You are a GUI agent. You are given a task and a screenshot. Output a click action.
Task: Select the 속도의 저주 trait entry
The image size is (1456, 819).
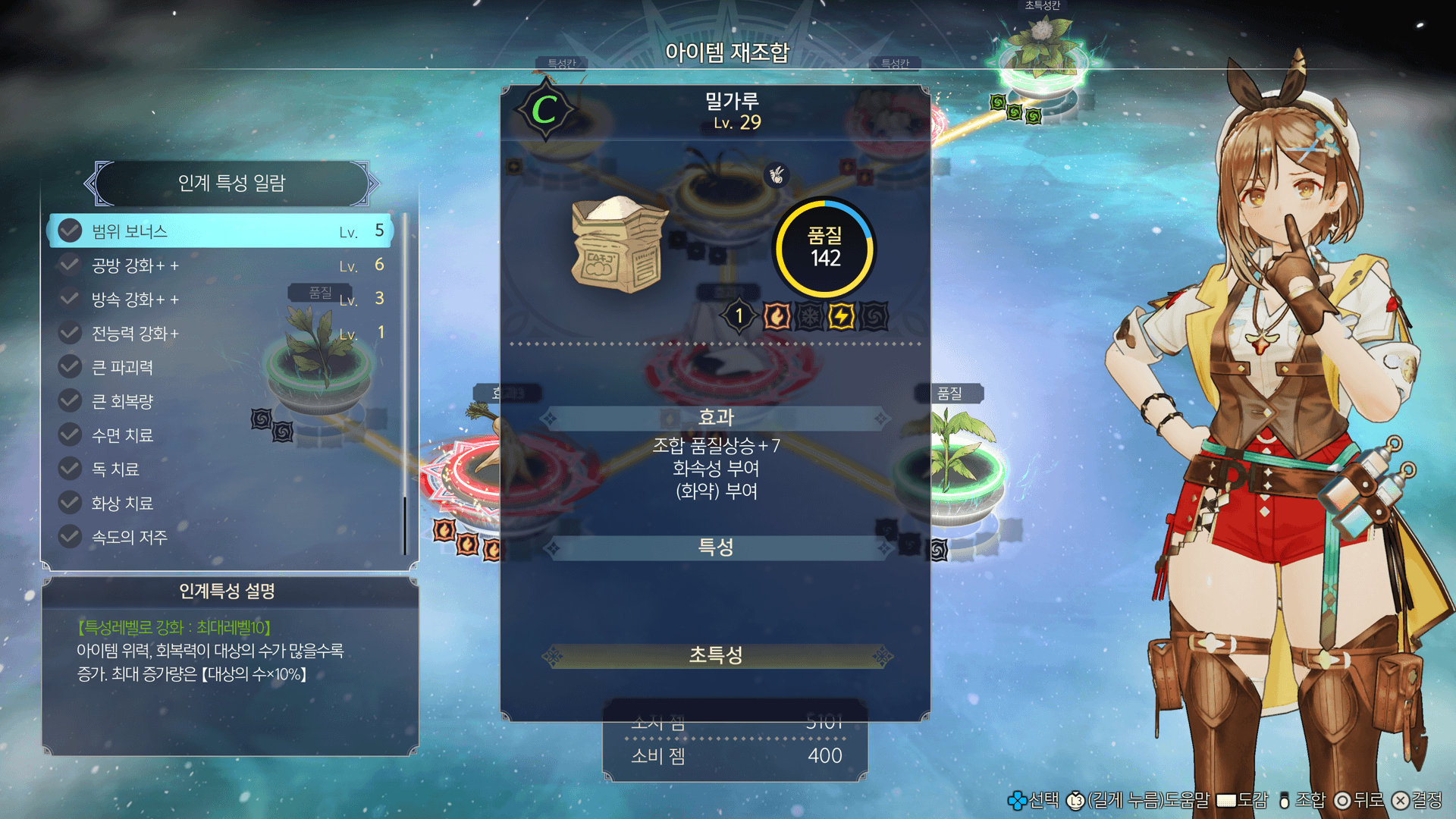[220, 538]
